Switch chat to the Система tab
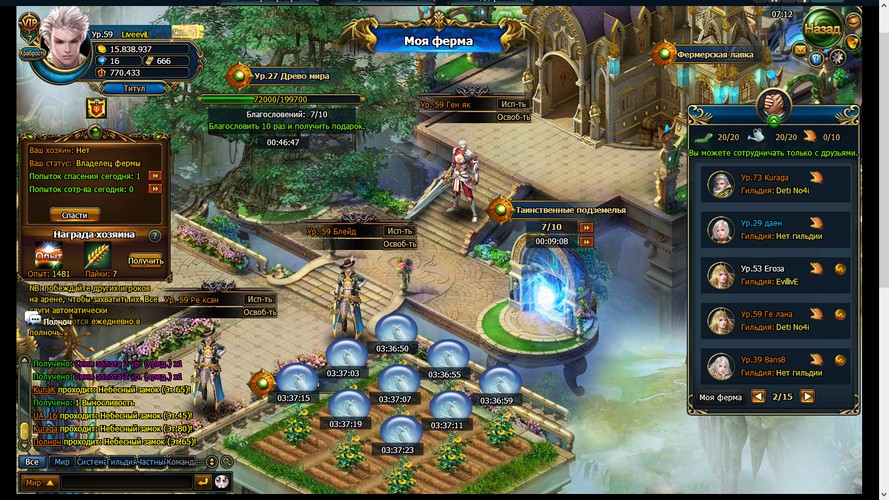 (x=91, y=462)
